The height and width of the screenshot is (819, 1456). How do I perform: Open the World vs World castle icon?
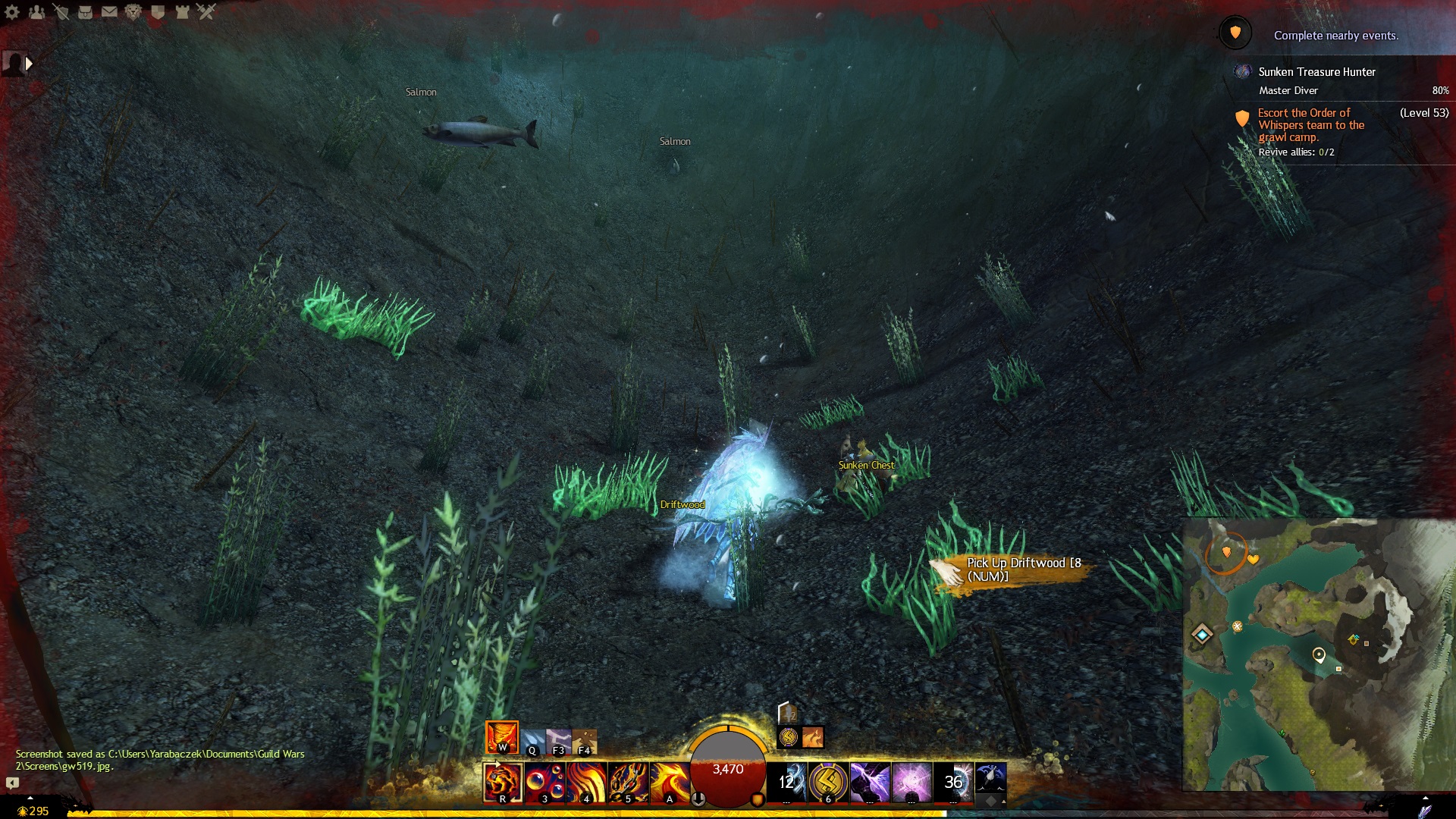(x=182, y=12)
